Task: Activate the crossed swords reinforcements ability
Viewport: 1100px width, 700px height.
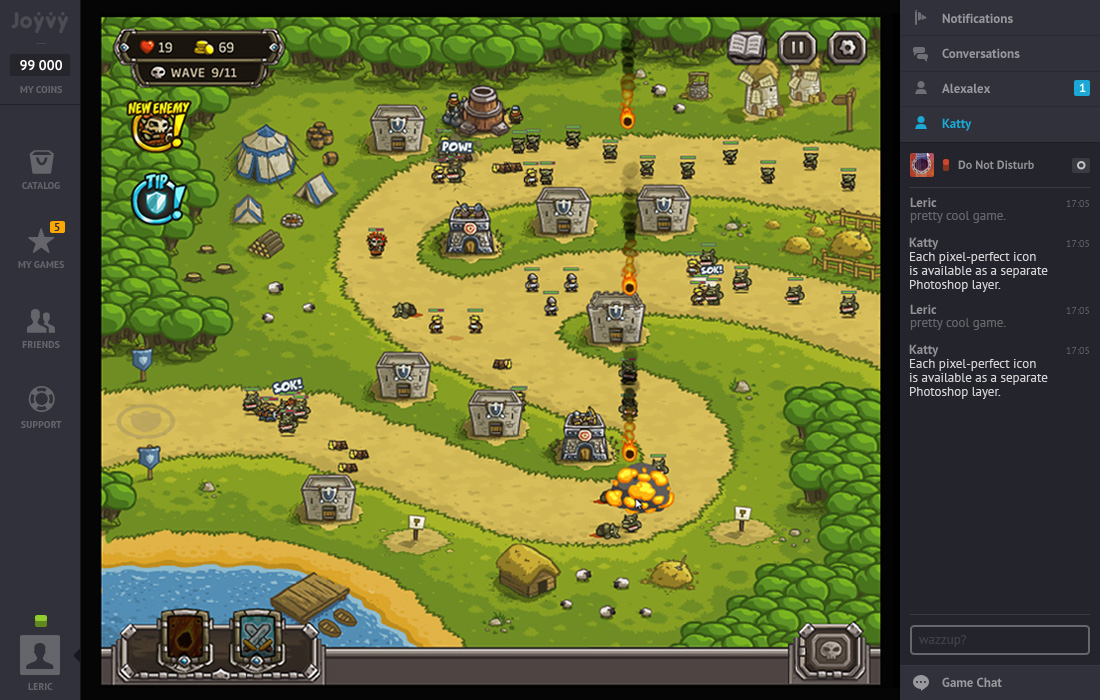Action: click(x=257, y=637)
